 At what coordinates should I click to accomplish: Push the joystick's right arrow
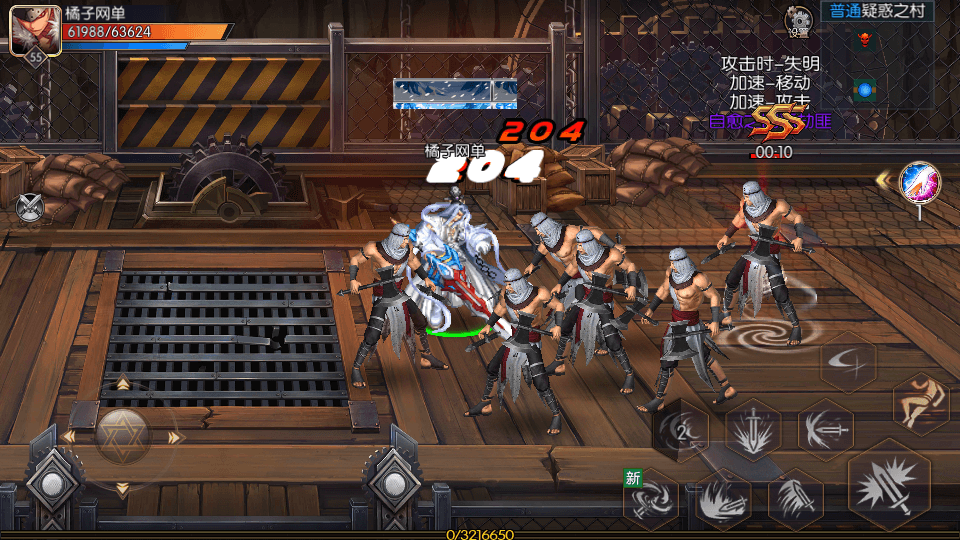pyautogui.click(x=176, y=437)
